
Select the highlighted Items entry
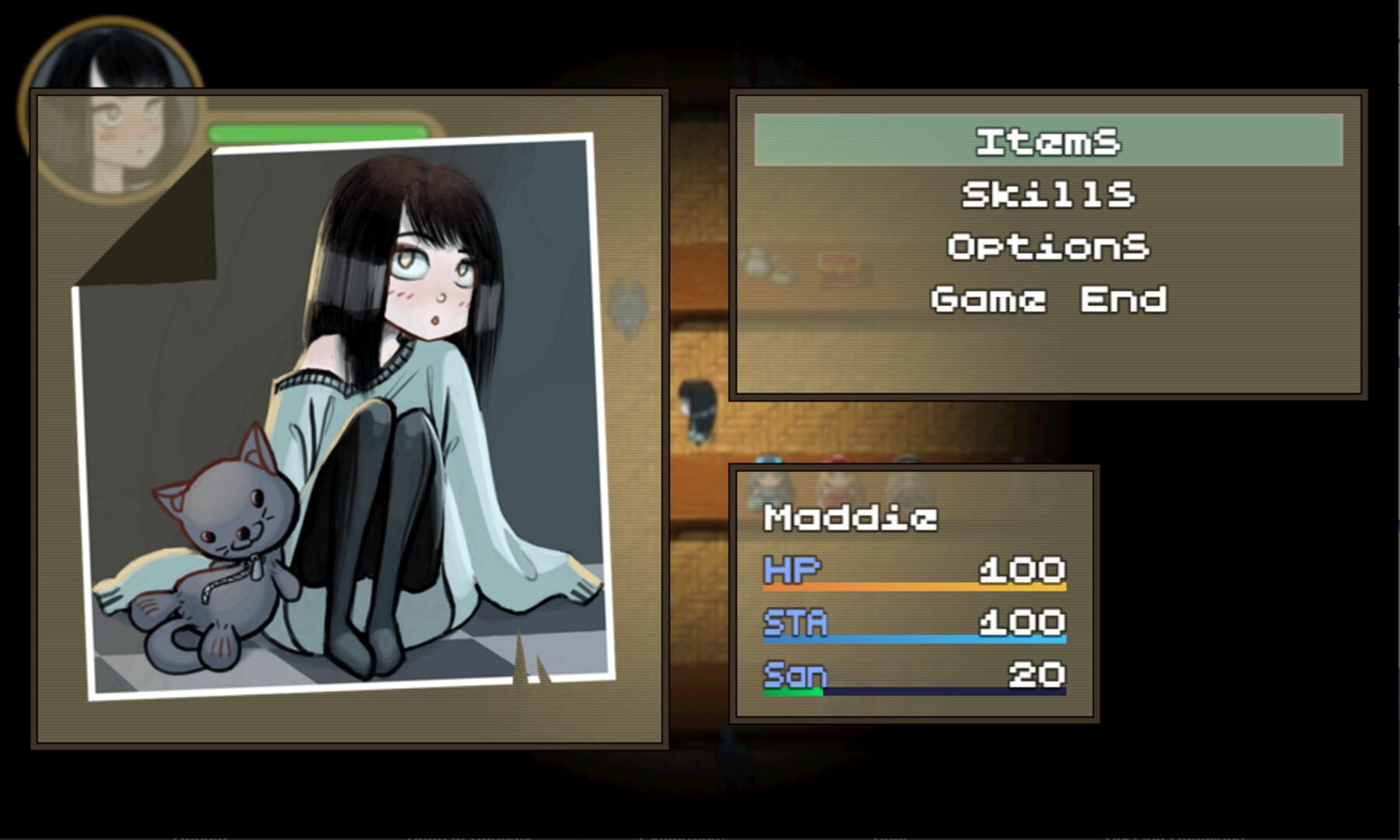coord(1048,142)
